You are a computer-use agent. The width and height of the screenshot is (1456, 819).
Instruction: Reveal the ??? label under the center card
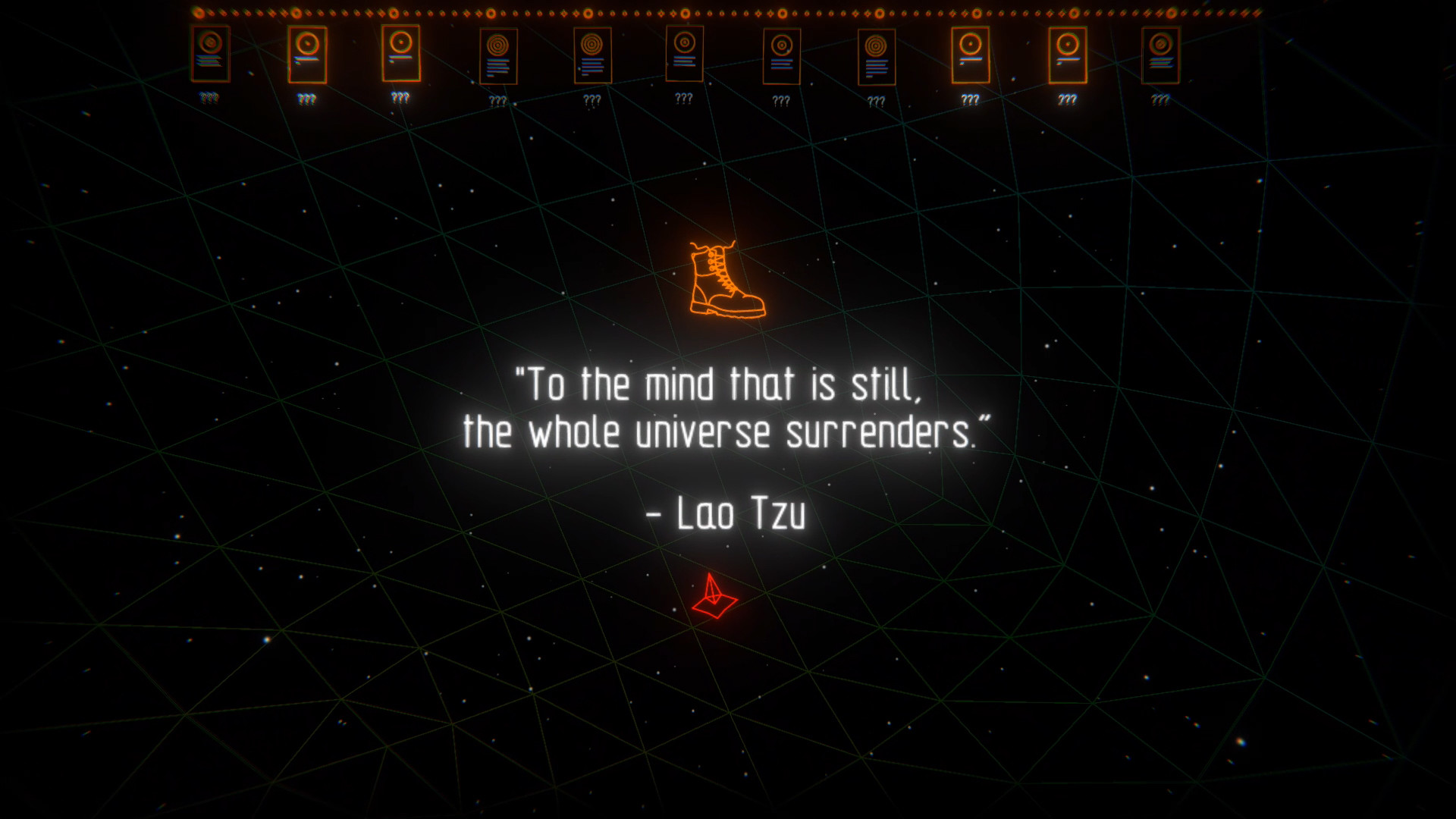click(x=684, y=97)
